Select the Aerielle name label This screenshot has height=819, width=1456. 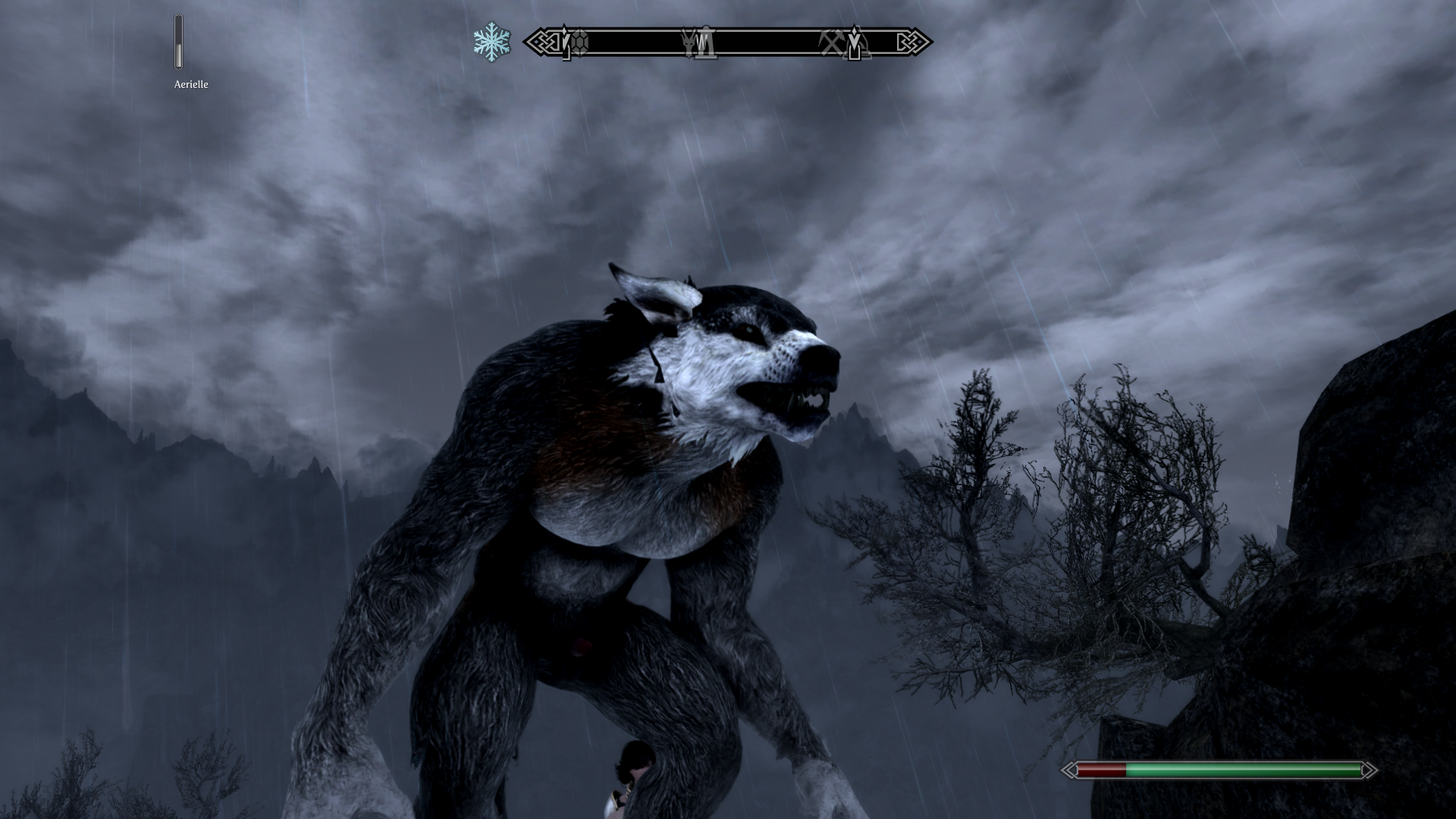coord(190,85)
